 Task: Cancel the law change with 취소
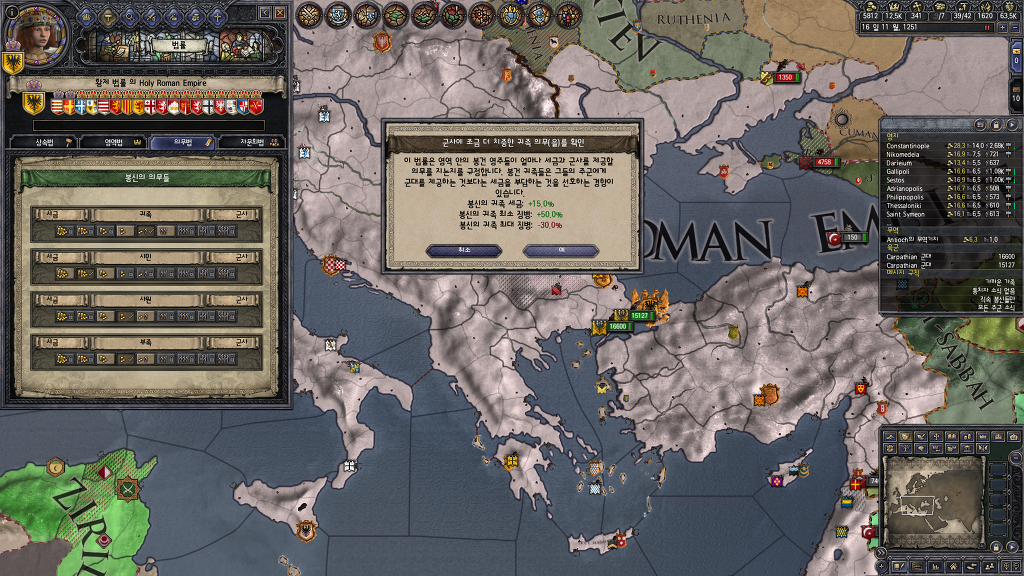464,250
